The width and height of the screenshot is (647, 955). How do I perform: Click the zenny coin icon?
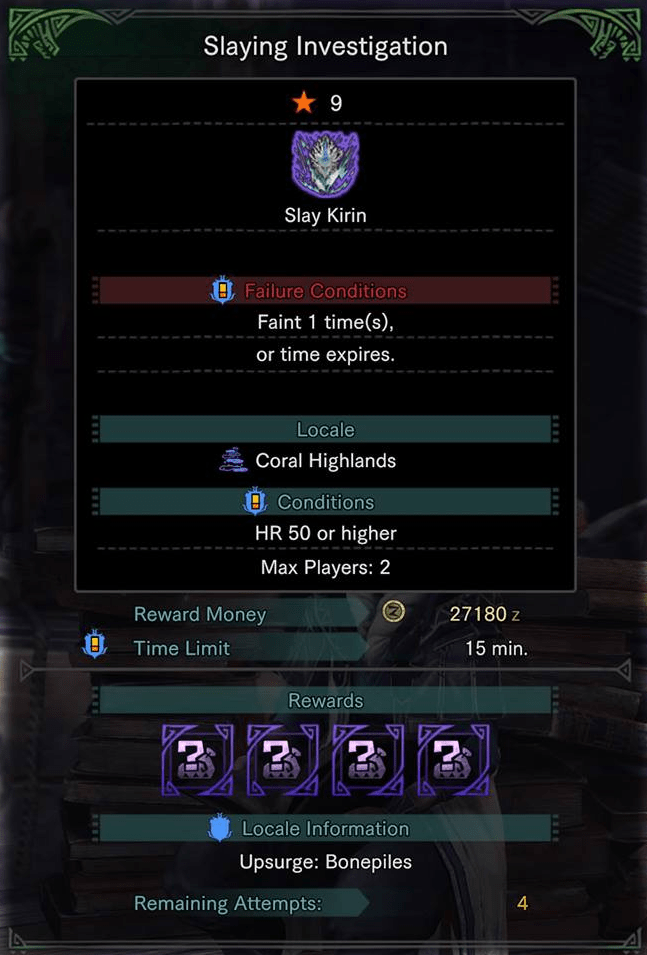click(x=394, y=613)
